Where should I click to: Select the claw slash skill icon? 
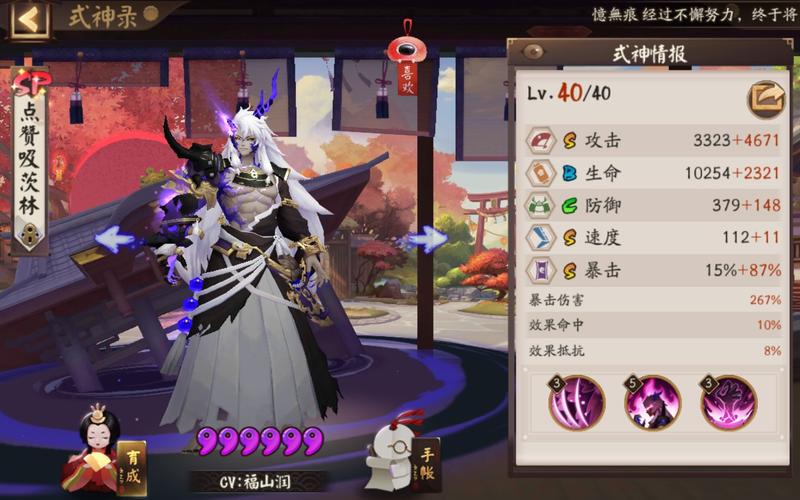pos(576,403)
